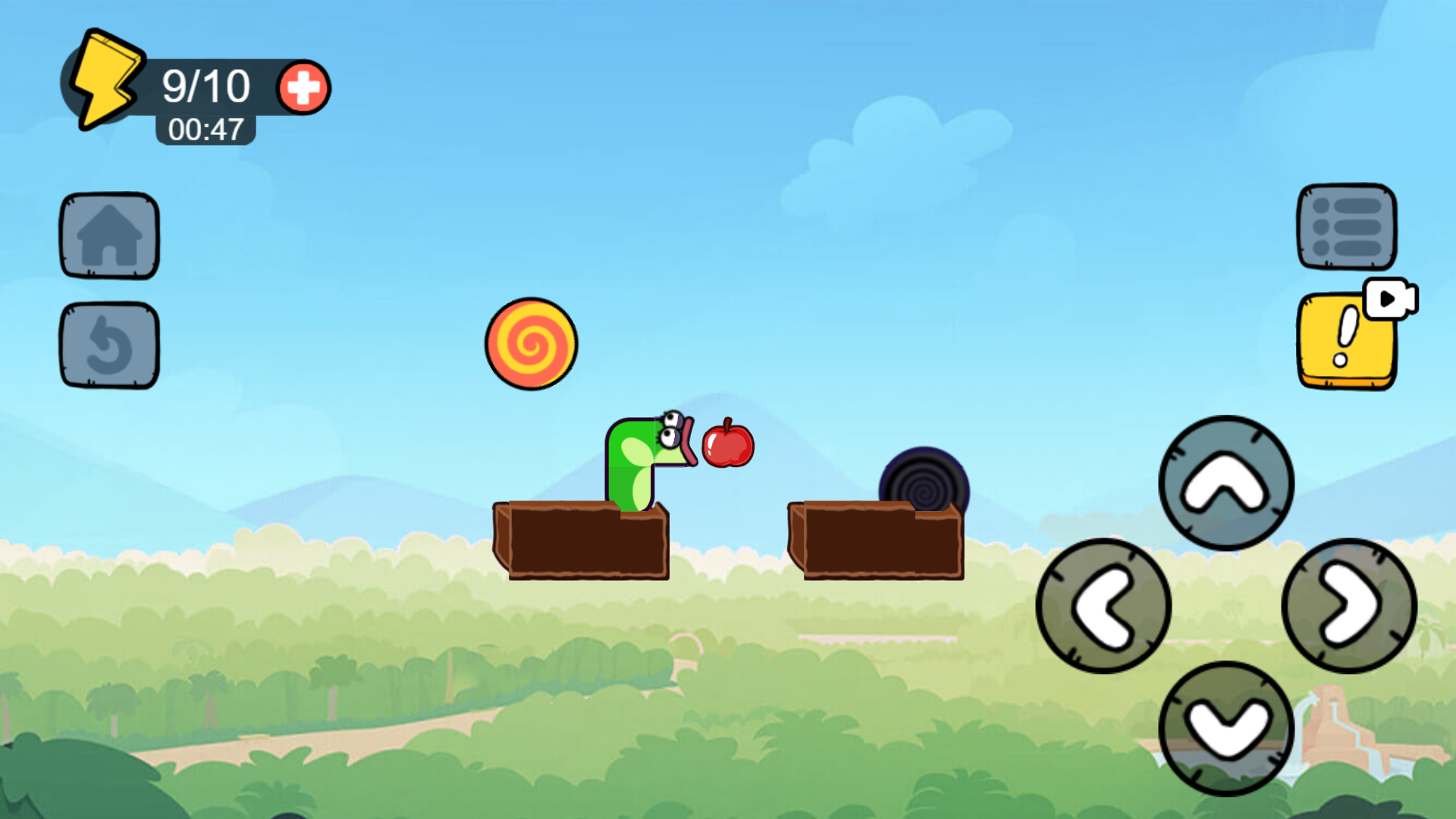
Task: Tap the orange swirl candy collectible
Action: pyautogui.click(x=531, y=345)
